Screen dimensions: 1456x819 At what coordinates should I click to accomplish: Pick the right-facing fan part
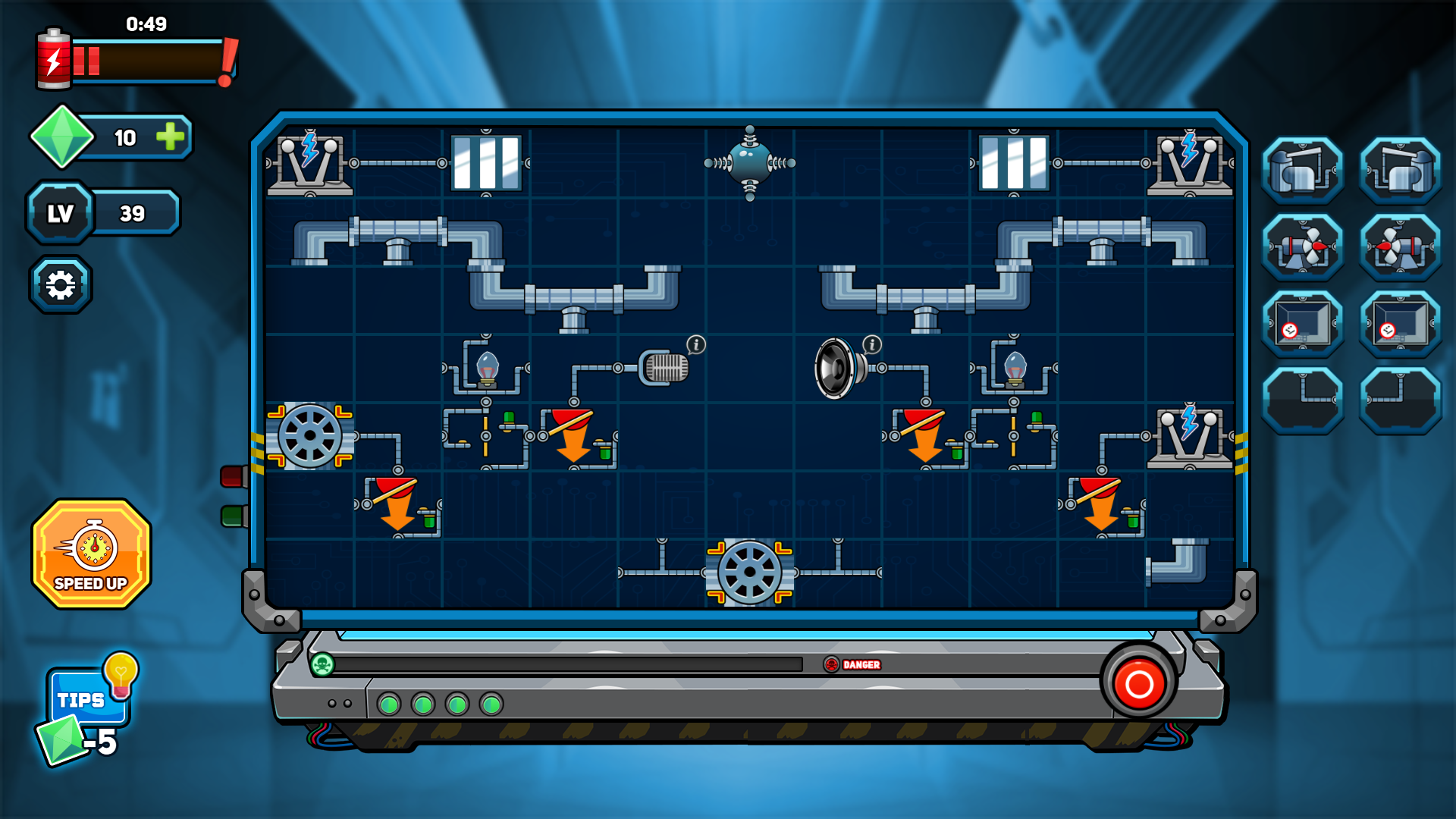pos(1302,246)
